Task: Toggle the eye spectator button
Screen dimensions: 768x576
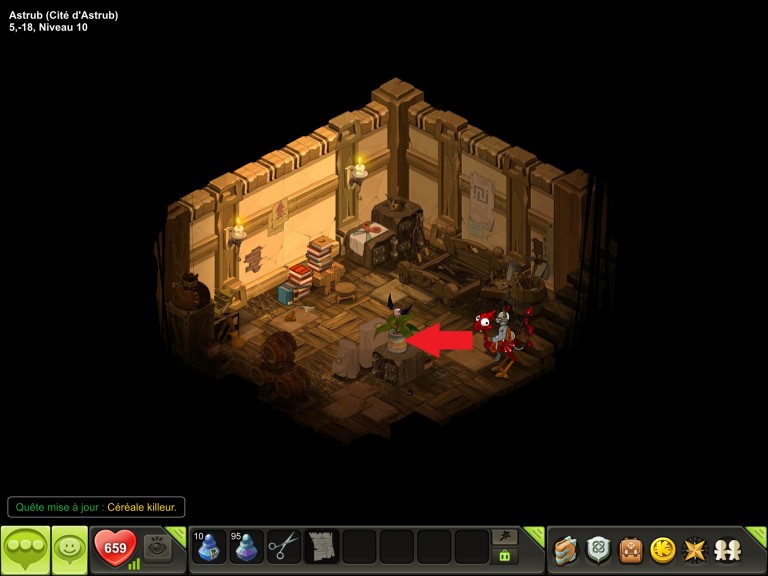Action: [x=157, y=546]
